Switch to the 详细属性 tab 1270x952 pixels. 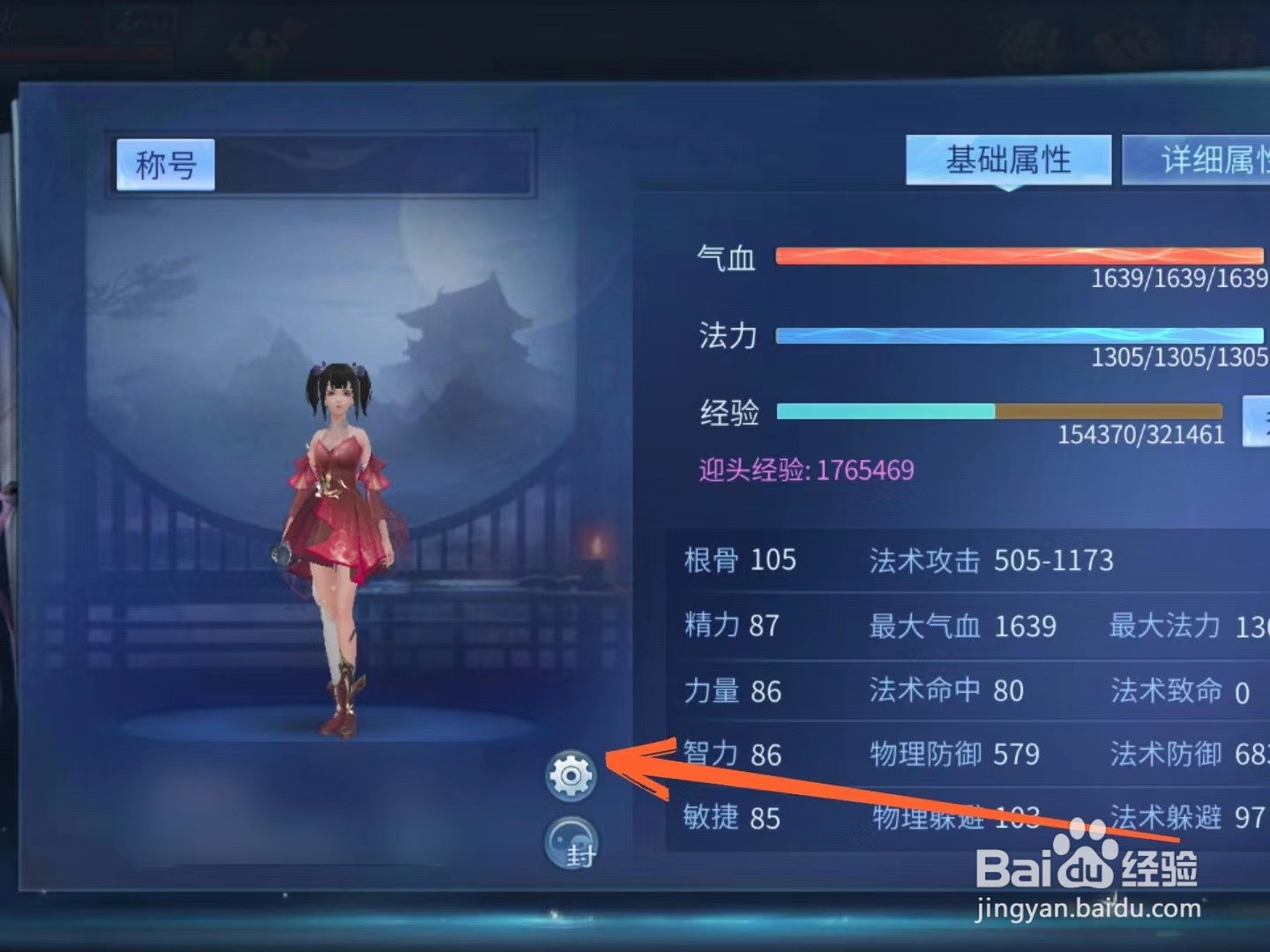(1208, 160)
